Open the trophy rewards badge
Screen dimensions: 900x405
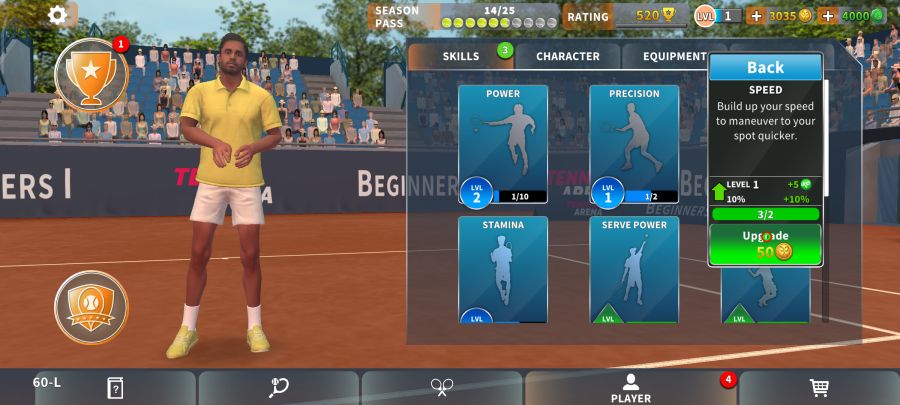(x=91, y=76)
